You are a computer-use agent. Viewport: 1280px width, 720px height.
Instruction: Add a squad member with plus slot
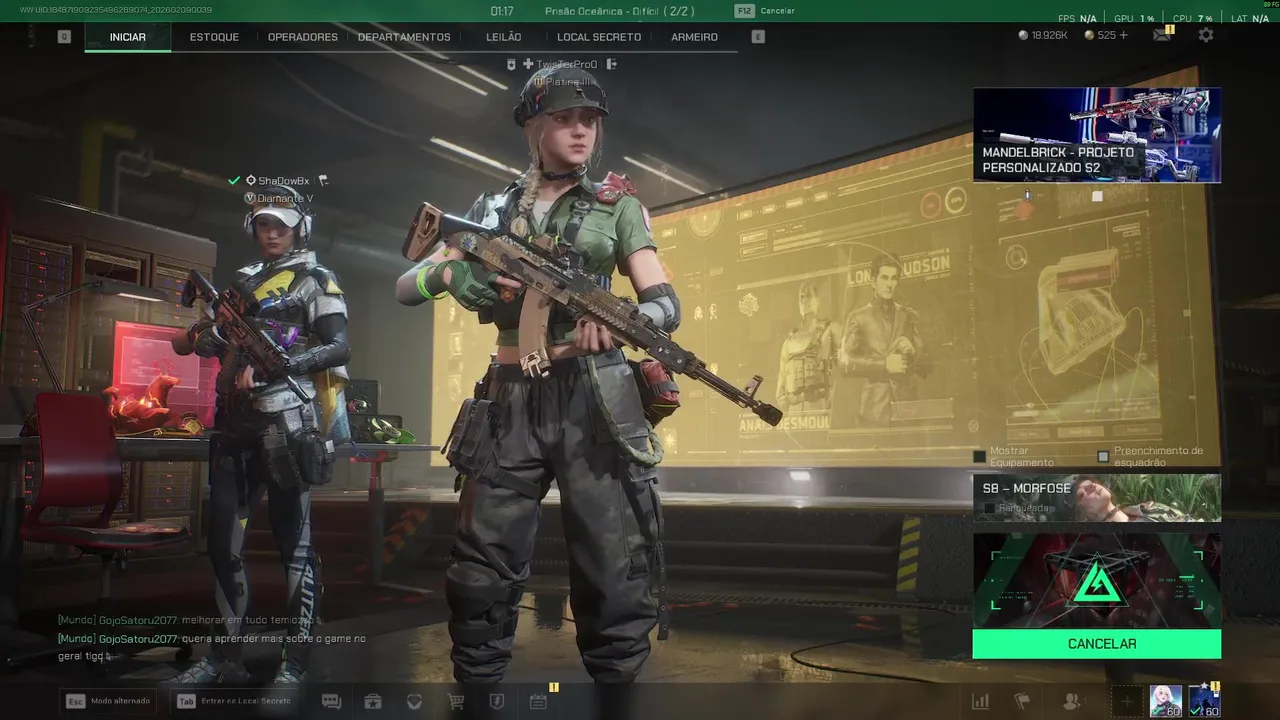1126,702
